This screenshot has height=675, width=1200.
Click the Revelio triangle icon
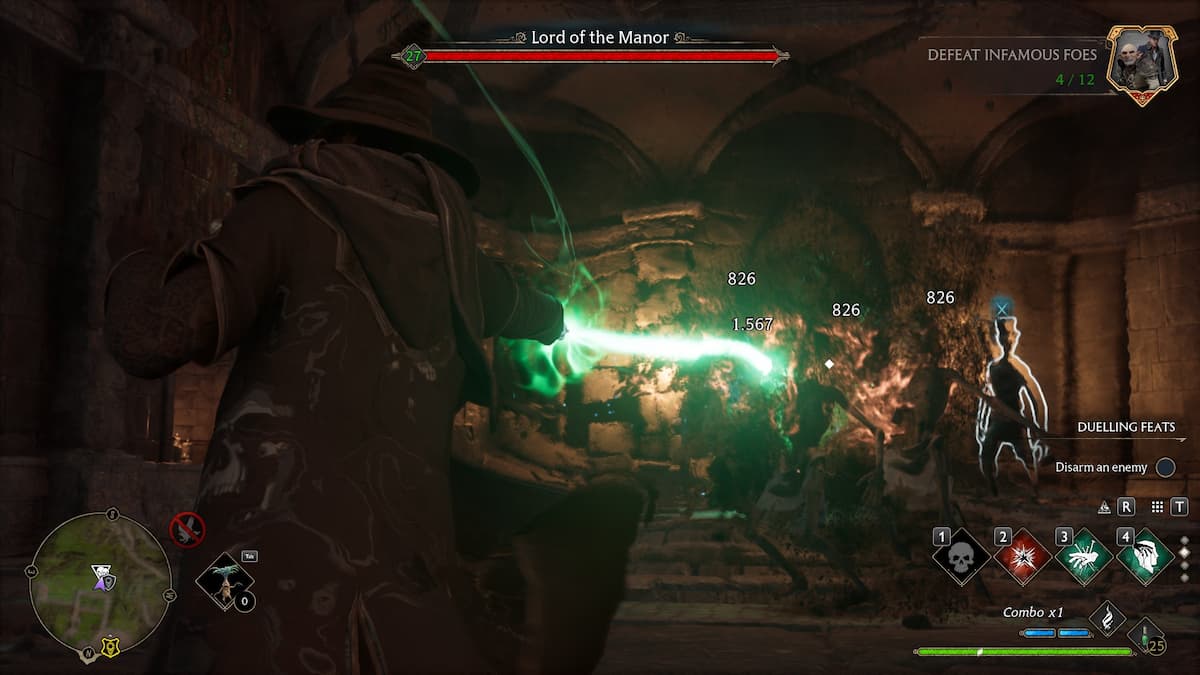click(x=1104, y=507)
